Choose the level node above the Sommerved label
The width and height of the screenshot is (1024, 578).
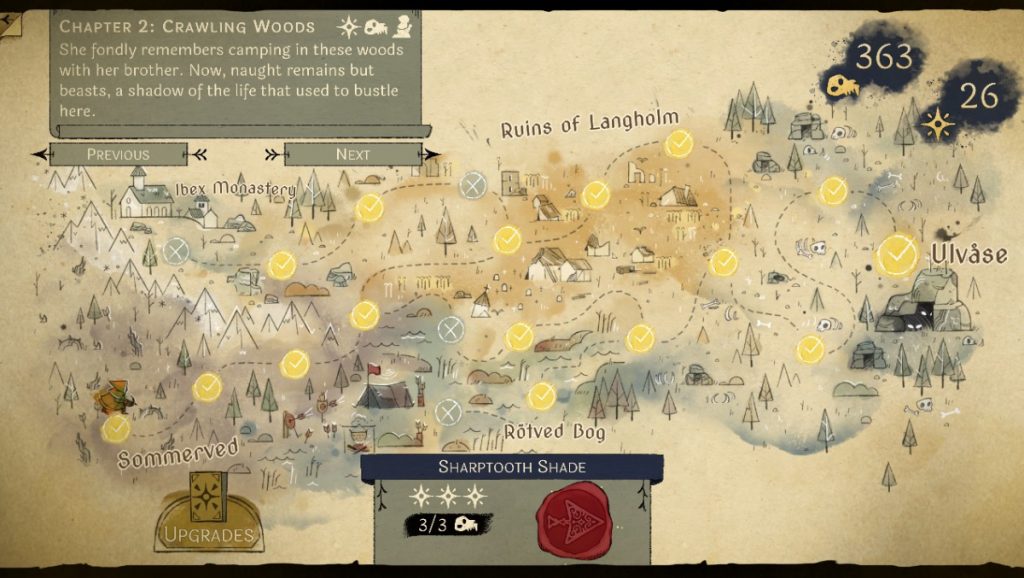[117, 428]
